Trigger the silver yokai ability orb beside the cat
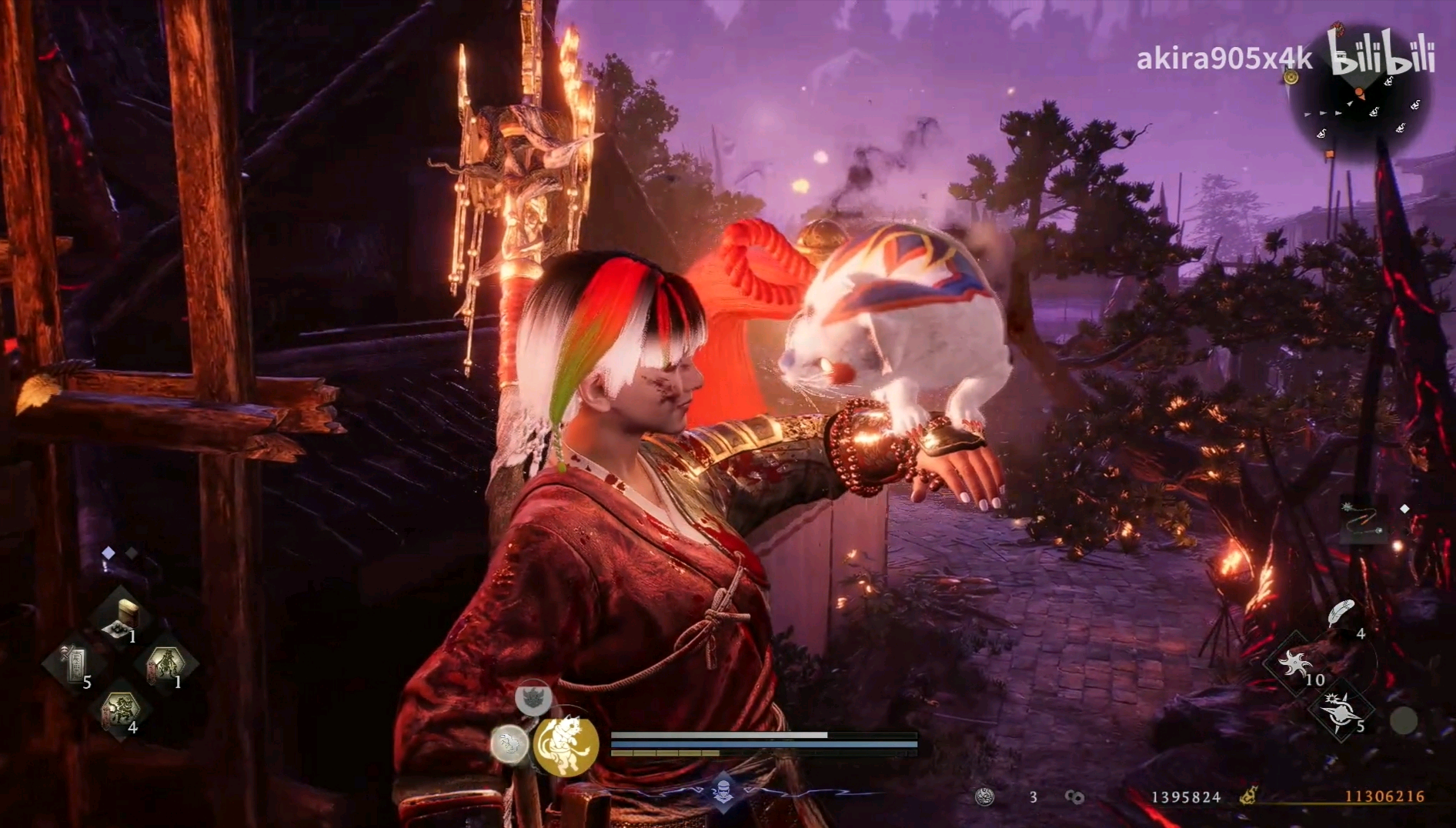Screen dimensions: 1456x828 (x=509, y=744)
